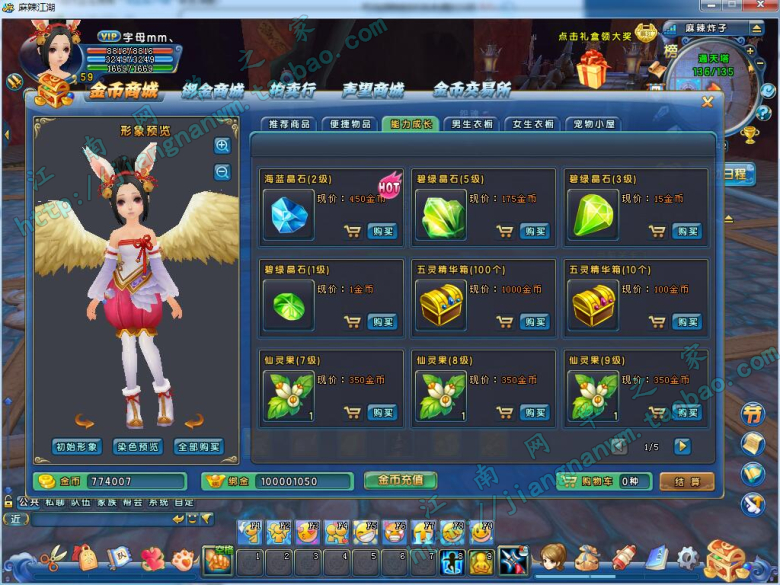The image size is (780, 585).
Task: Purchase the 仙灵果(9级) item
Action: pyautogui.click(x=686, y=412)
